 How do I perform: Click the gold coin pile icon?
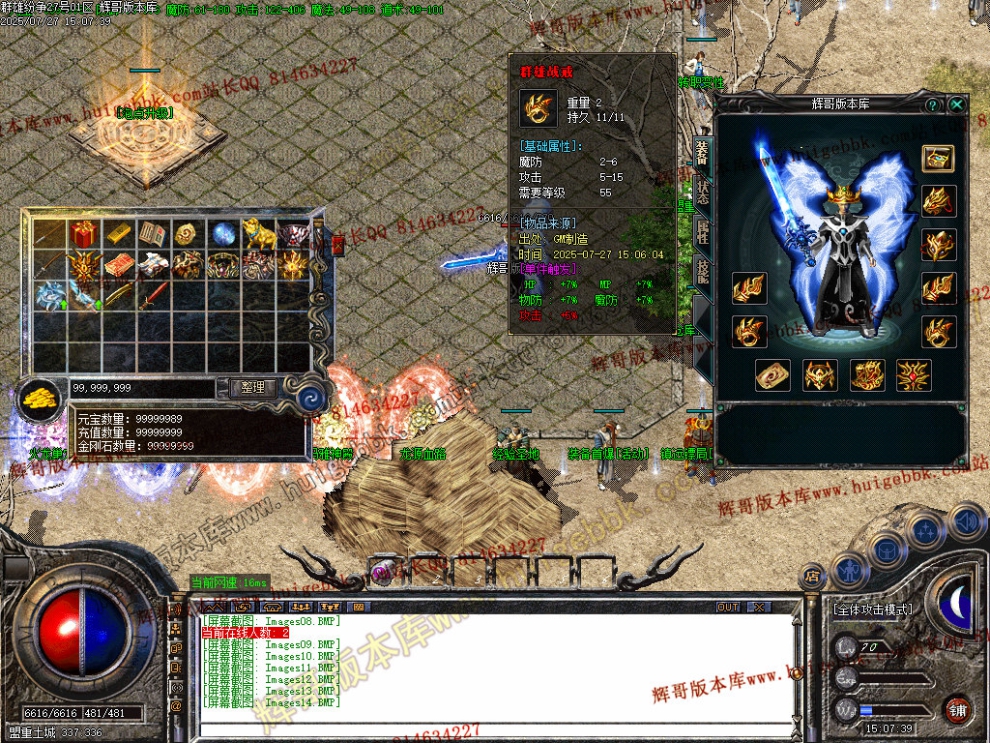[x=41, y=398]
